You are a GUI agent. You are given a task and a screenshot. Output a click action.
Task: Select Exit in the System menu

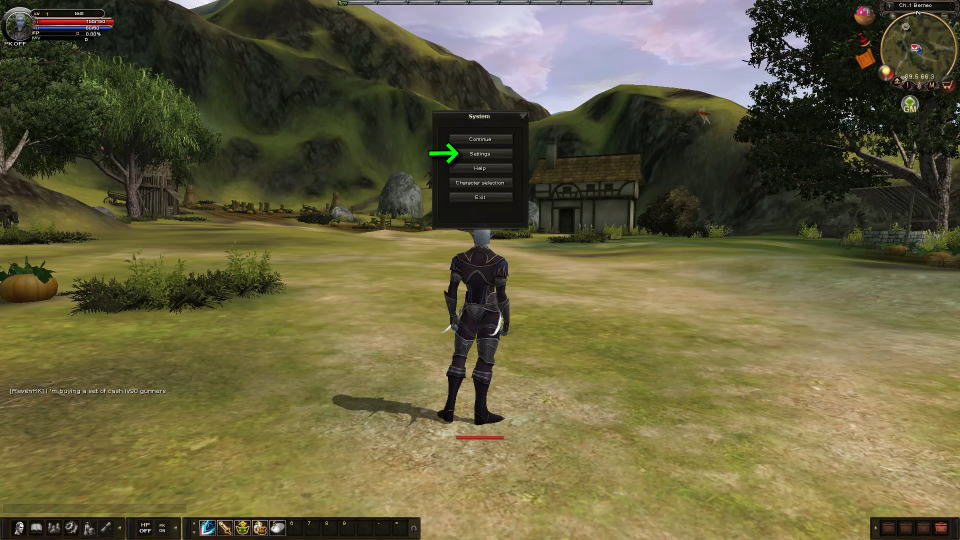480,197
